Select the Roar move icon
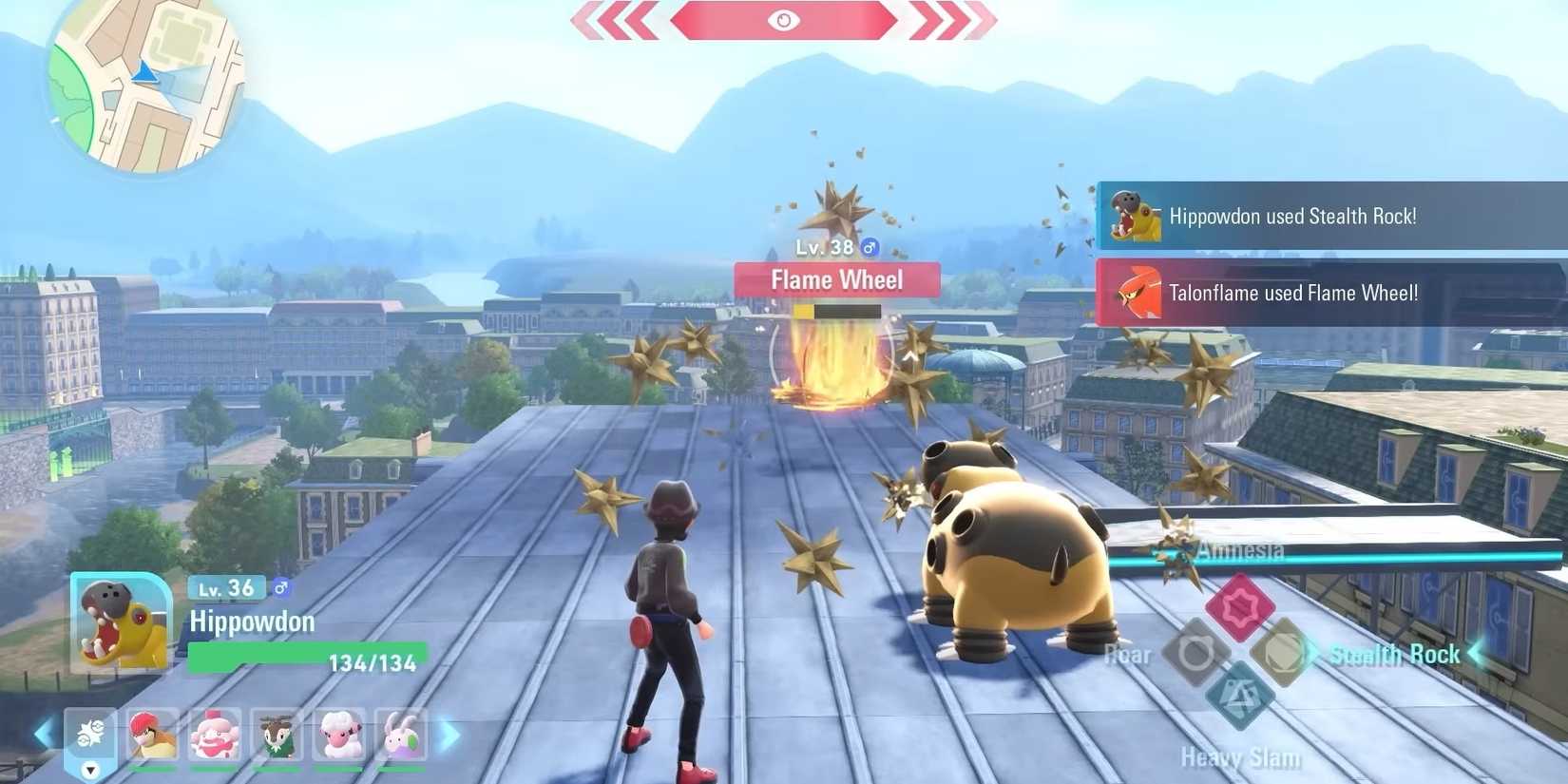Image resolution: width=1568 pixels, height=784 pixels. pos(1195,654)
